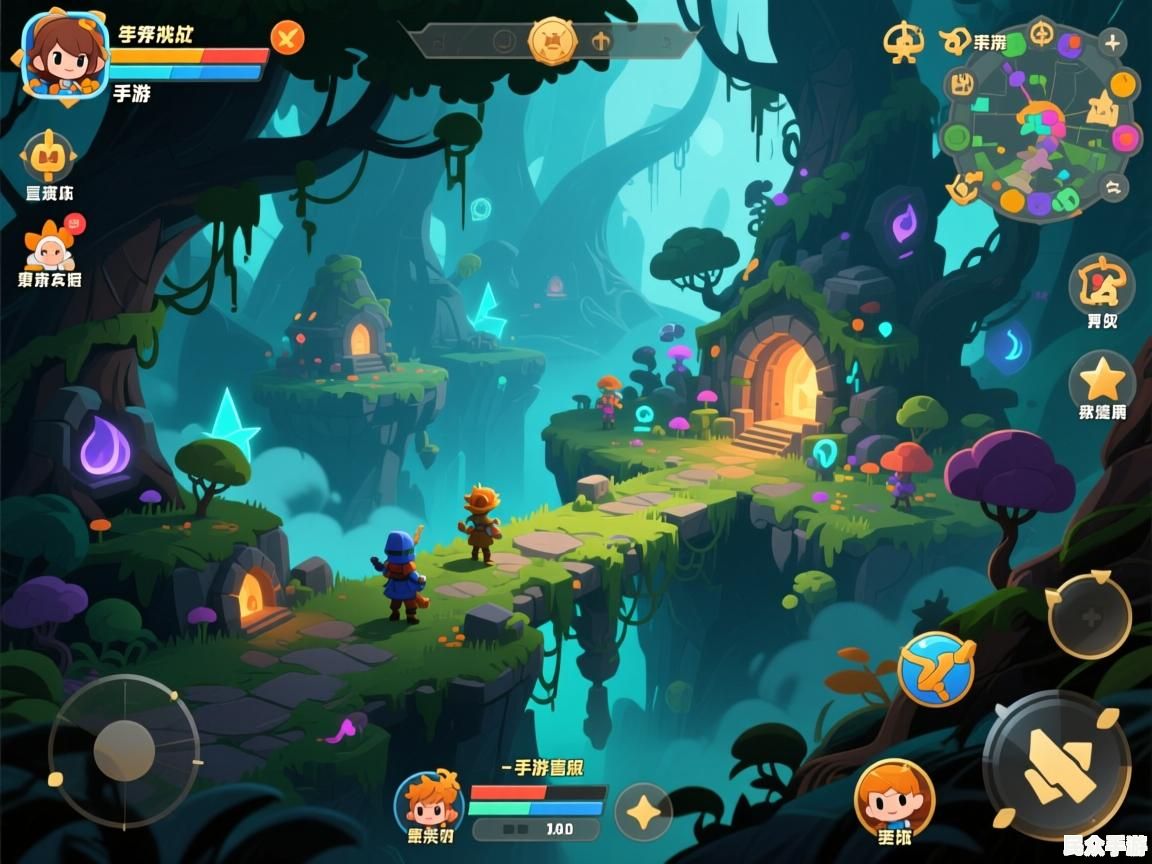Select the gold star button on right
This screenshot has width=1152, height=864.
(1102, 381)
